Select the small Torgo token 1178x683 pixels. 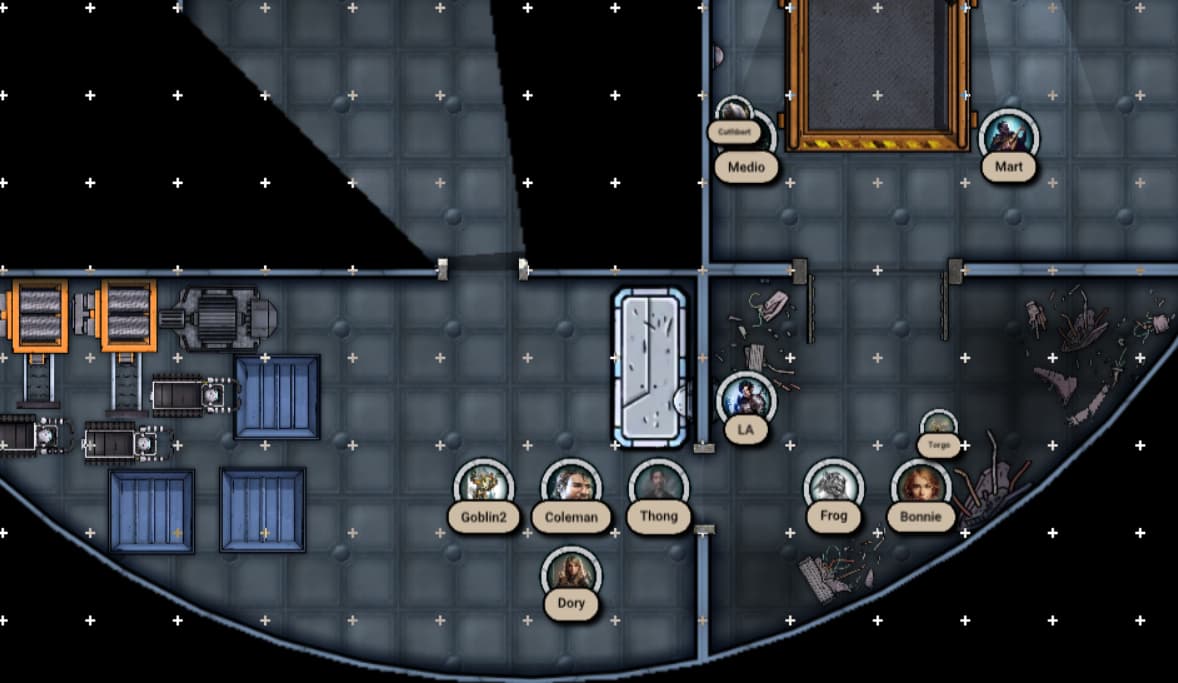(x=938, y=427)
